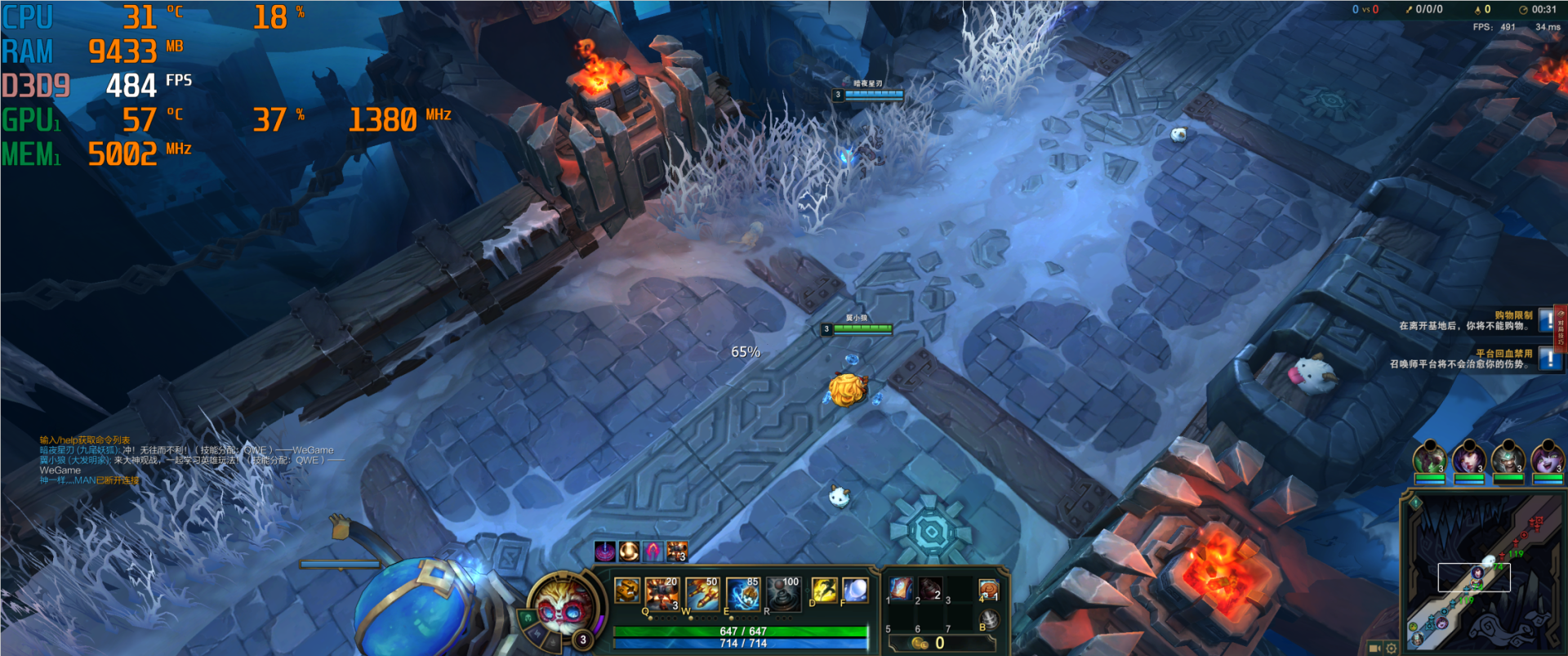The width and height of the screenshot is (1568, 656).
Task: Toggle the camera button beside the gear
Action: click(x=1374, y=648)
